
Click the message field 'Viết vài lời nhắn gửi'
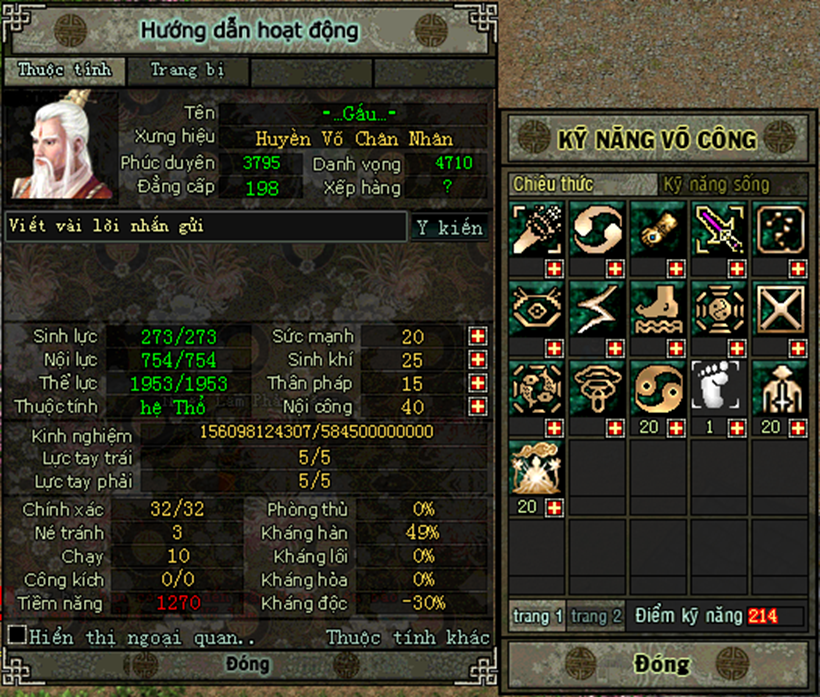(x=205, y=227)
